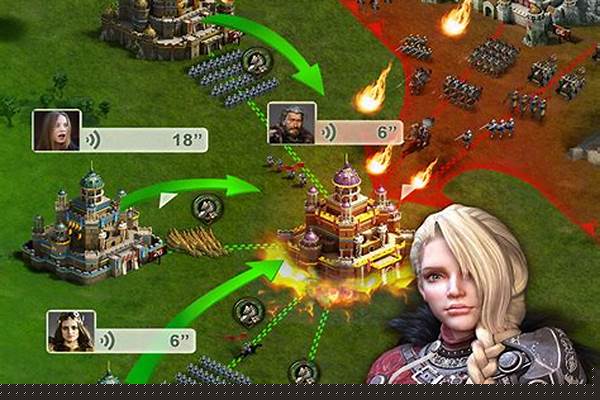Play the 18-second voice message
This screenshot has width=600, height=400.
(x=146, y=139)
